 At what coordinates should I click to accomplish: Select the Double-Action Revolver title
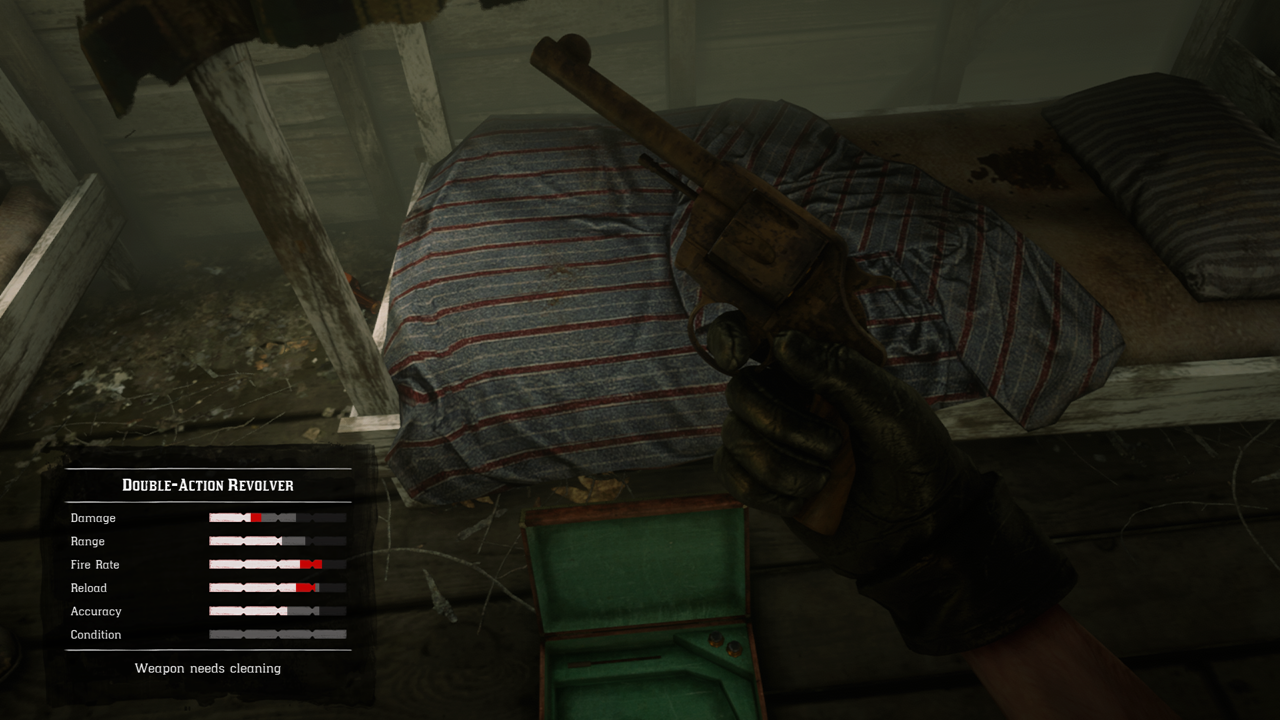pyautogui.click(x=207, y=485)
